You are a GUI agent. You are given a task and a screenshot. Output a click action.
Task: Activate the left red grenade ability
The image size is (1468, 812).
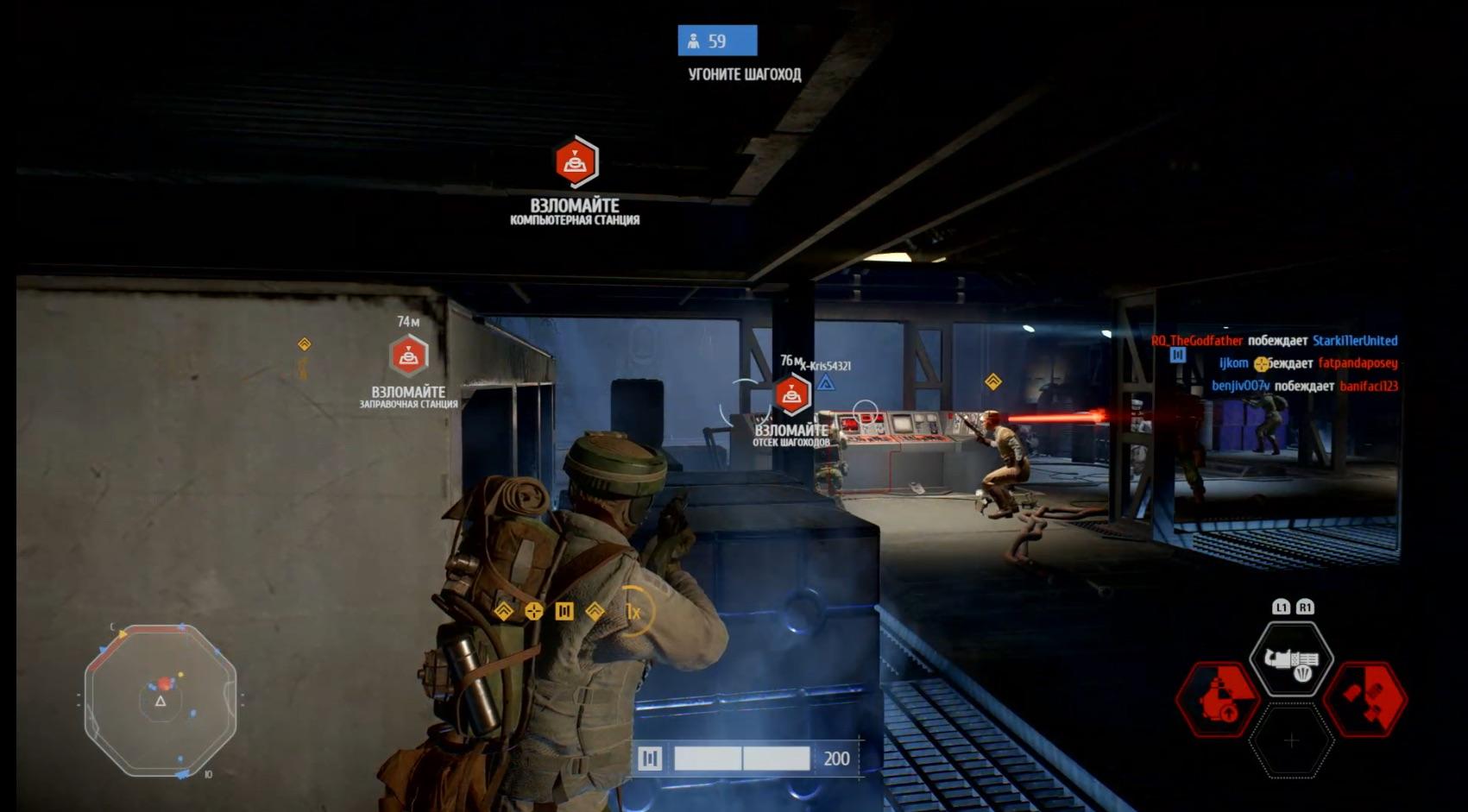click(x=1217, y=699)
